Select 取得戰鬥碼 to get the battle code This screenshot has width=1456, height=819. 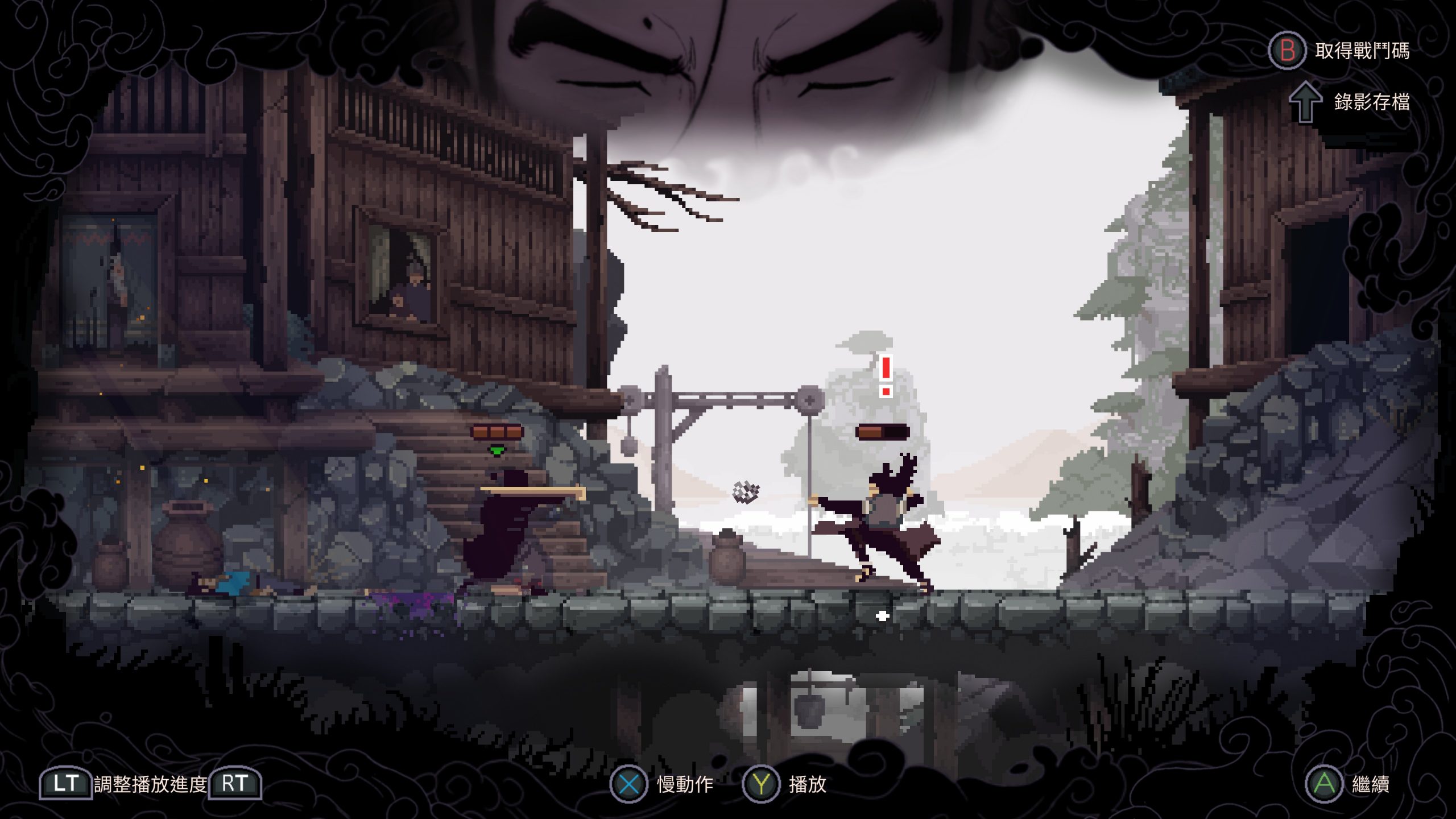pos(1339,51)
